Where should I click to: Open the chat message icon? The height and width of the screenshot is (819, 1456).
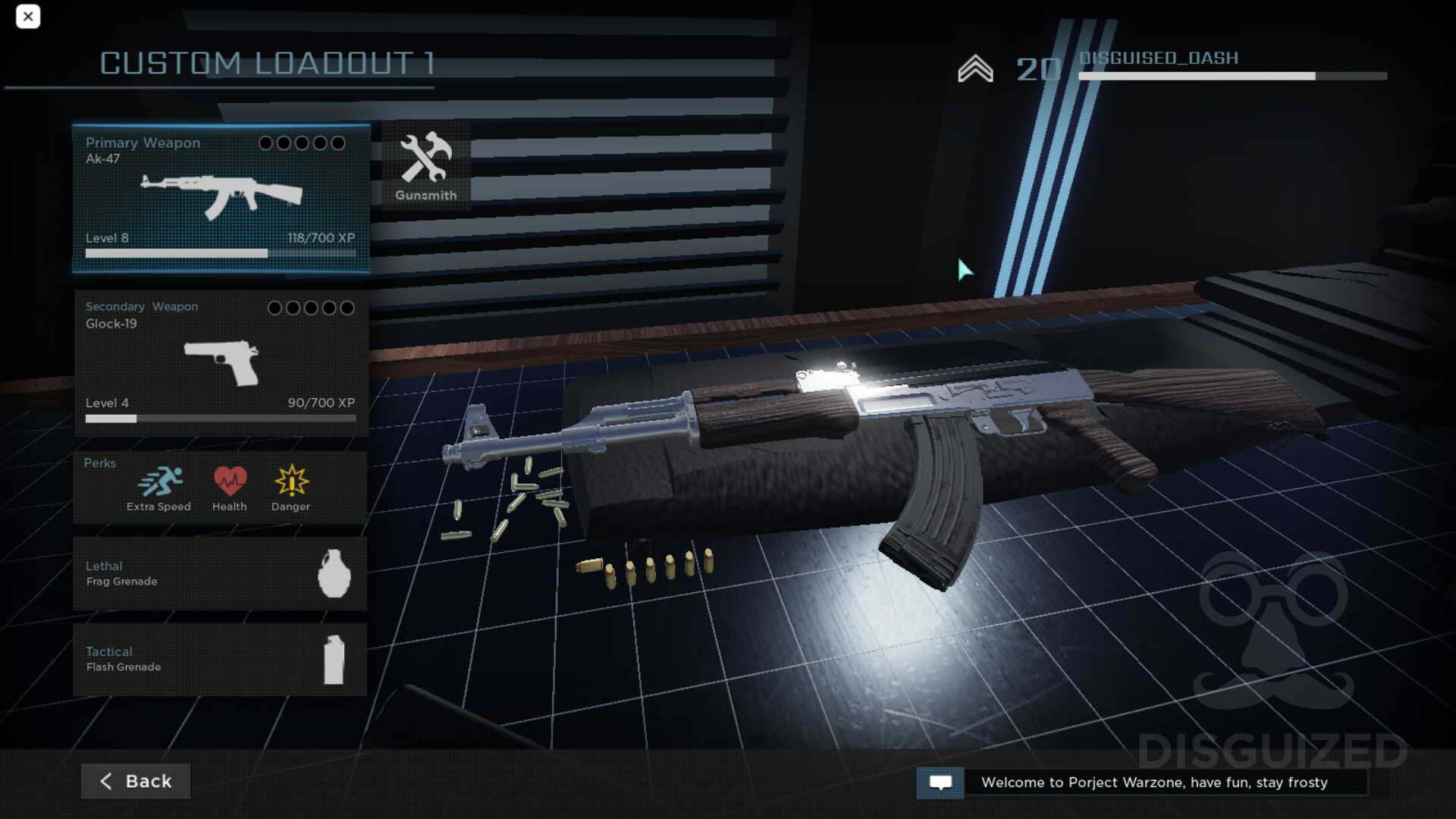coord(940,783)
